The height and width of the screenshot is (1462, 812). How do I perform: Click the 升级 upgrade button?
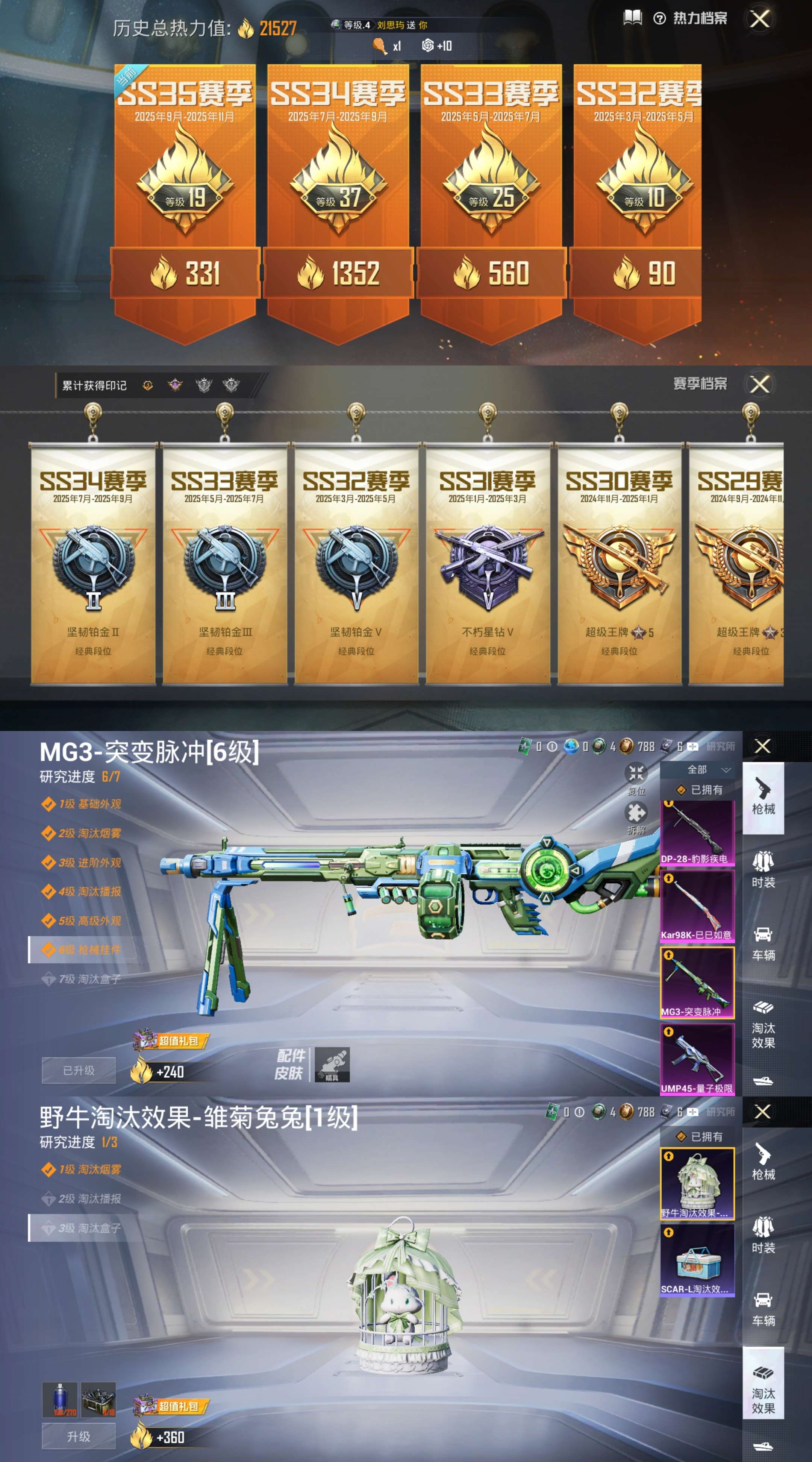coord(79,1436)
